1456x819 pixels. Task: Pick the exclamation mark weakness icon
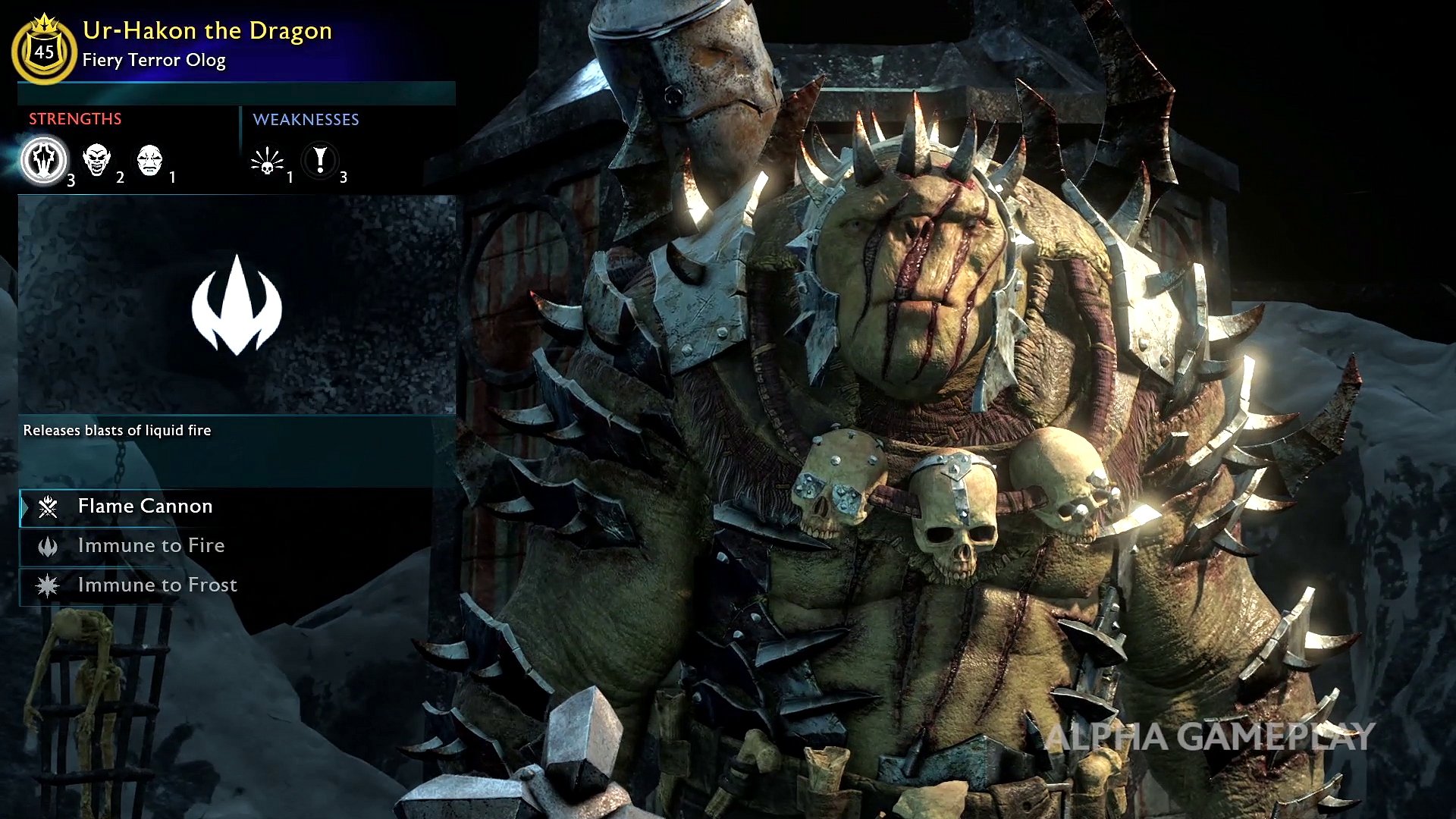(x=320, y=160)
